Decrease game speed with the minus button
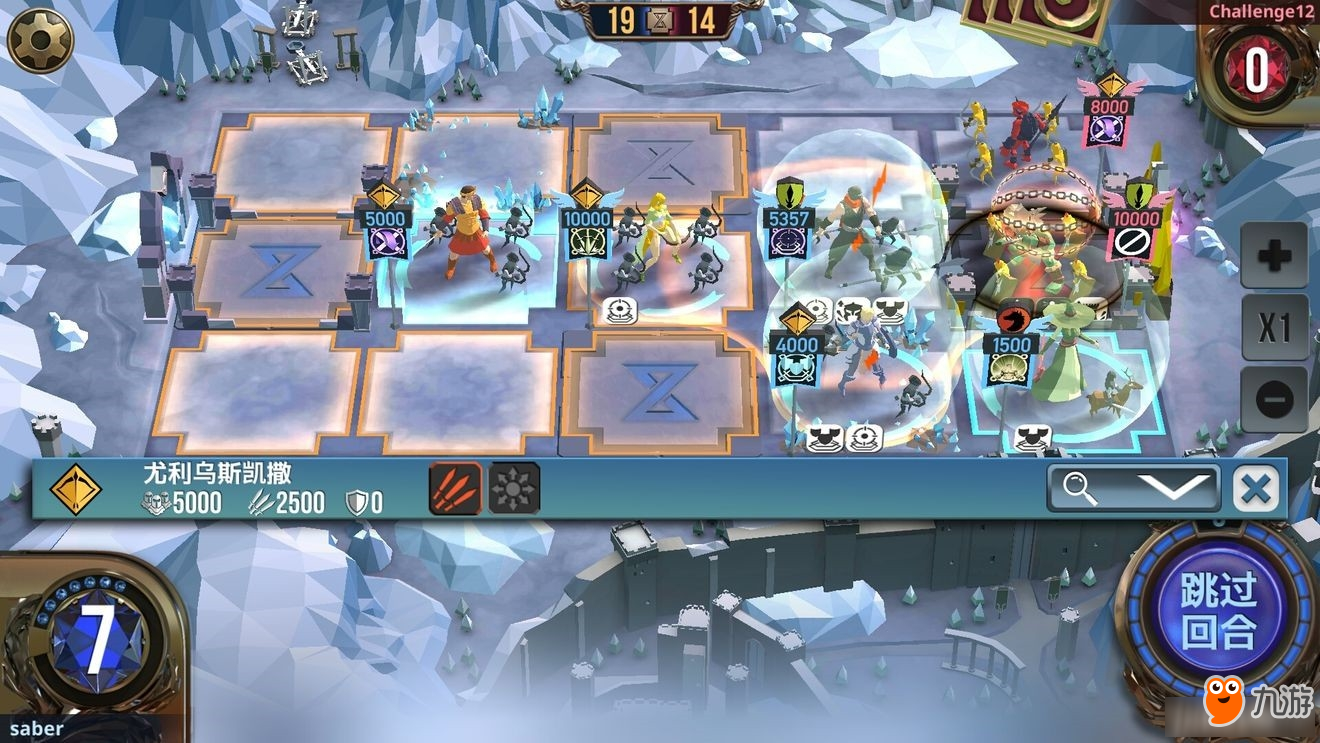Viewport: 1320px width, 743px height. 1274,399
